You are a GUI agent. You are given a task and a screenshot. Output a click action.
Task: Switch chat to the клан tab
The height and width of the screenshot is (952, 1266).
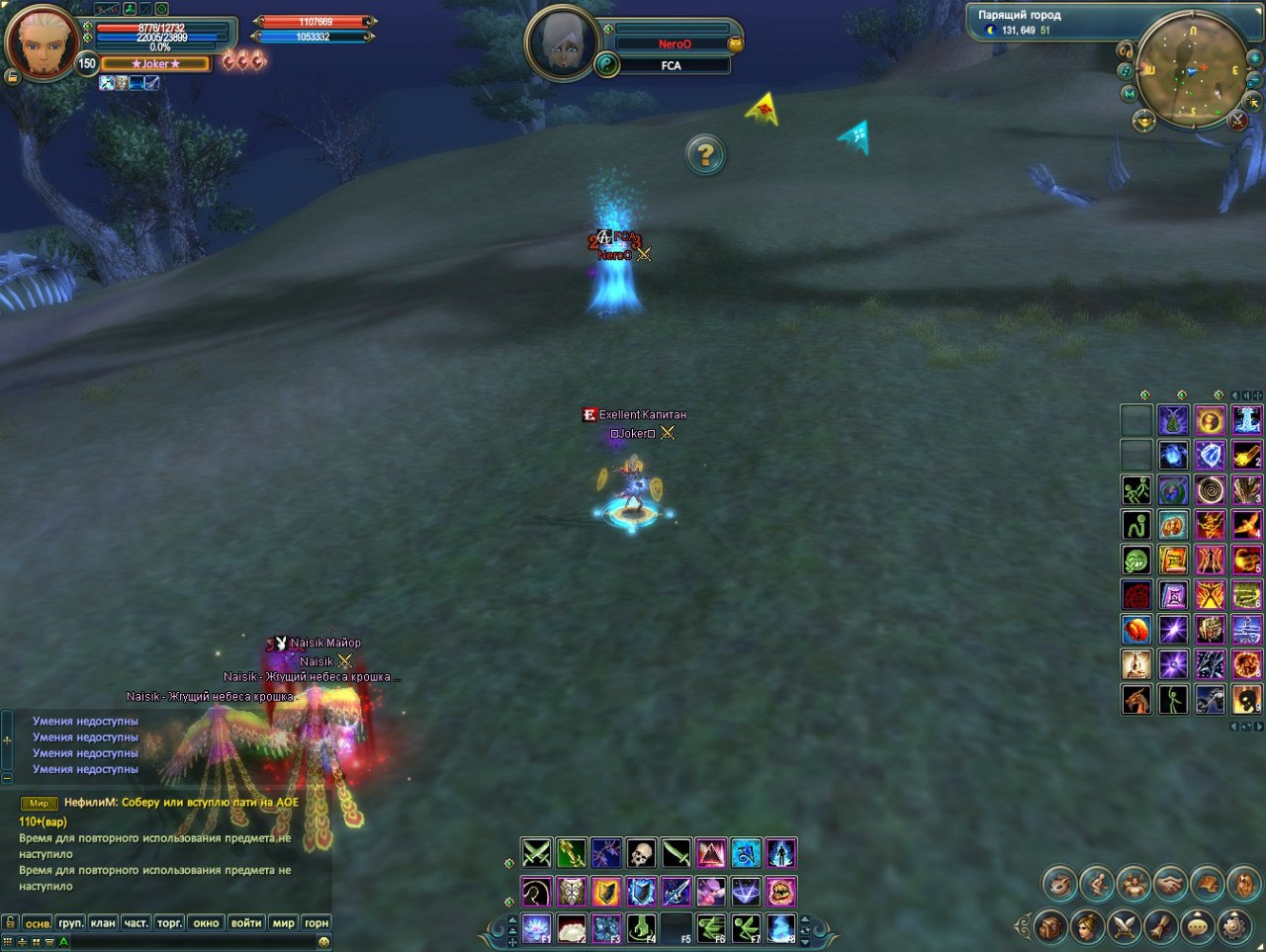pyautogui.click(x=103, y=922)
